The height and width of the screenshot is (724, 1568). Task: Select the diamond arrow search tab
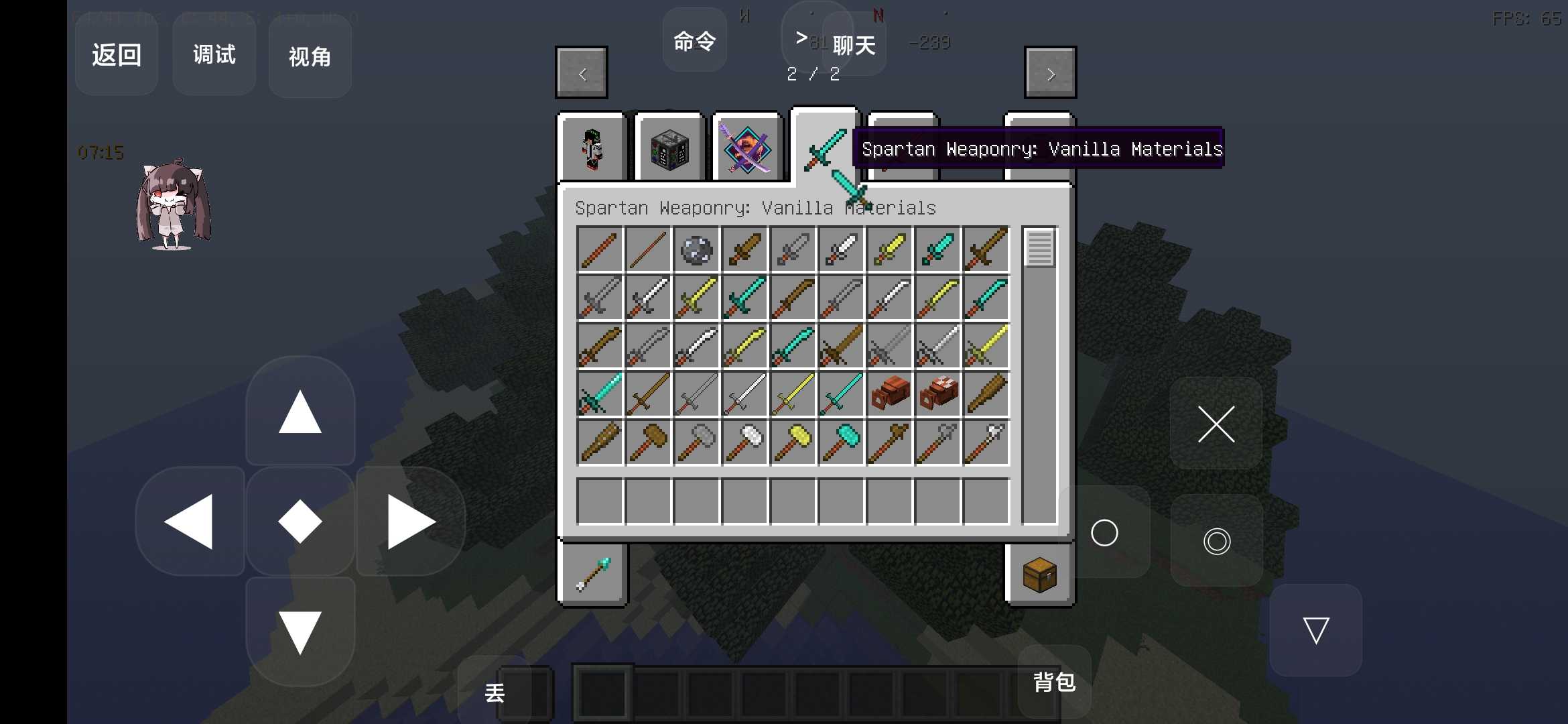click(x=593, y=575)
